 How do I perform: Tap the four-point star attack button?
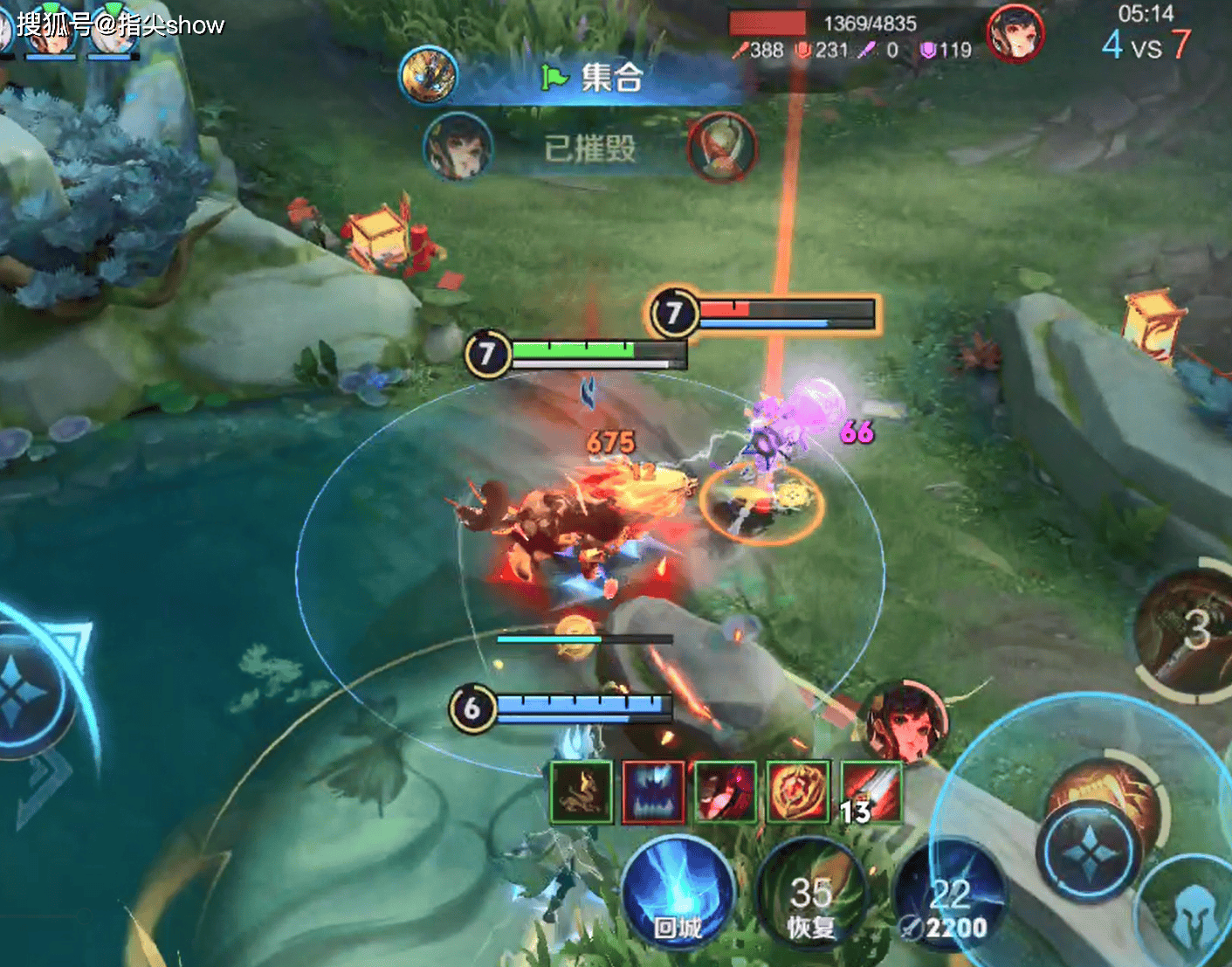tap(1090, 851)
